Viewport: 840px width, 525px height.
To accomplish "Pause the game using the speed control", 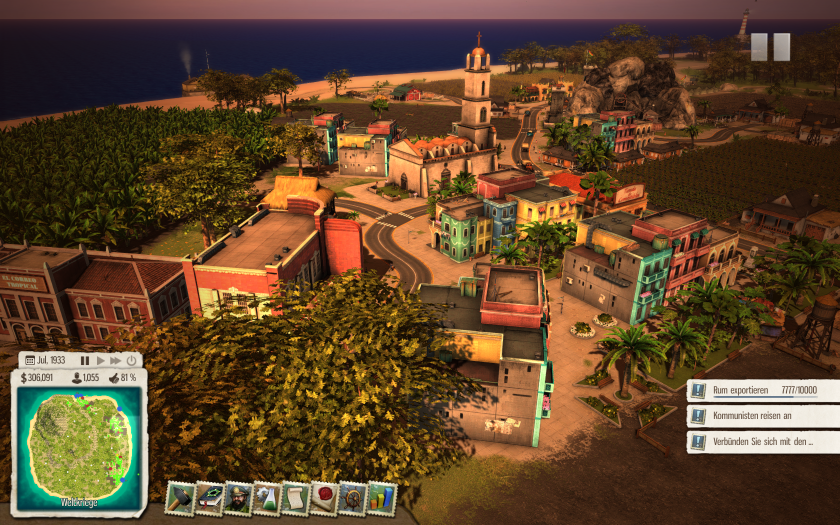I will [85, 360].
